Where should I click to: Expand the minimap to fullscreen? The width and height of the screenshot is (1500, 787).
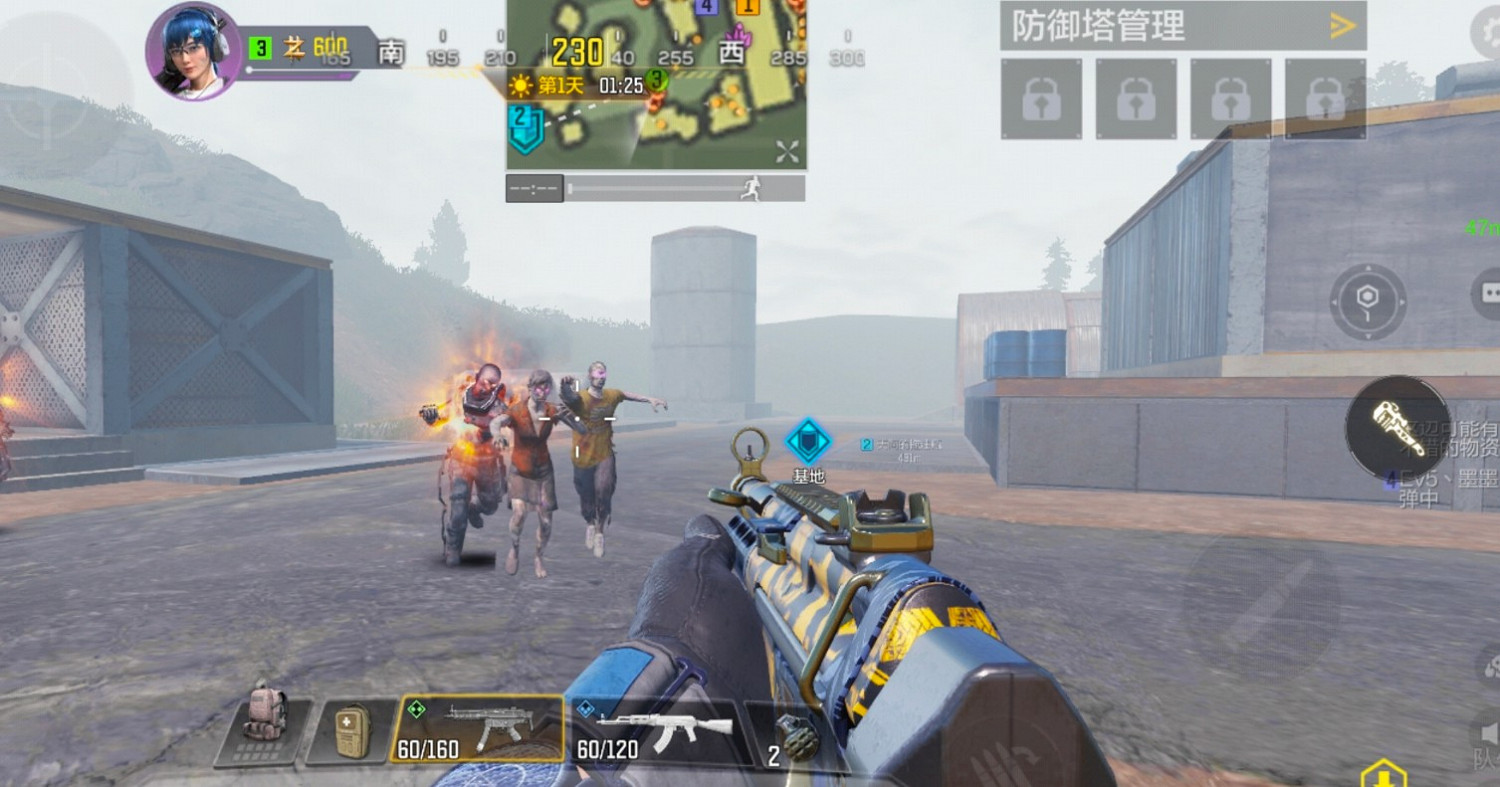coord(787,152)
